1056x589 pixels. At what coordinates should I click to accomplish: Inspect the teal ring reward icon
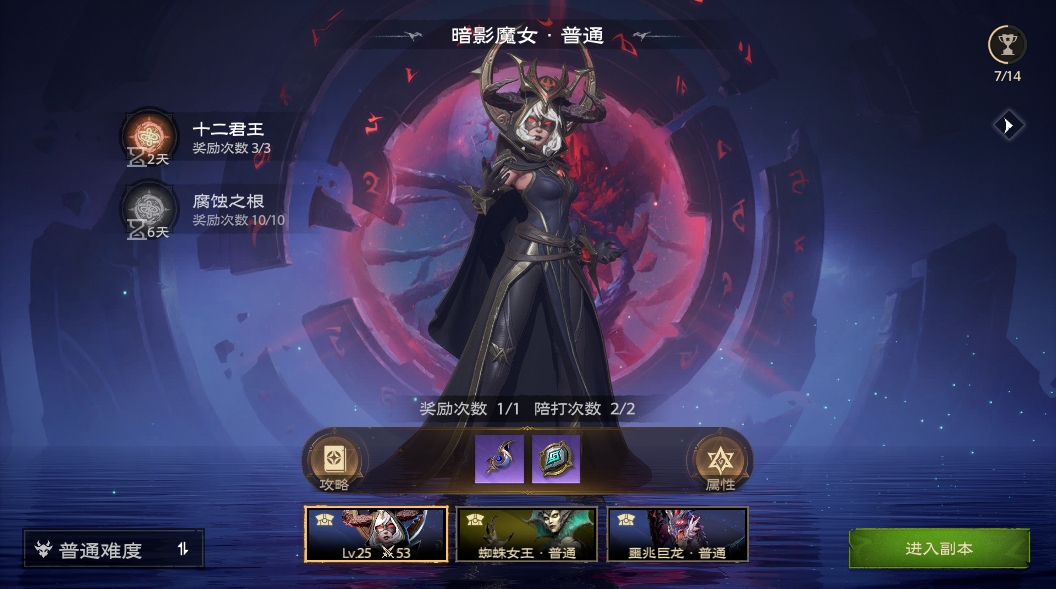(x=556, y=459)
